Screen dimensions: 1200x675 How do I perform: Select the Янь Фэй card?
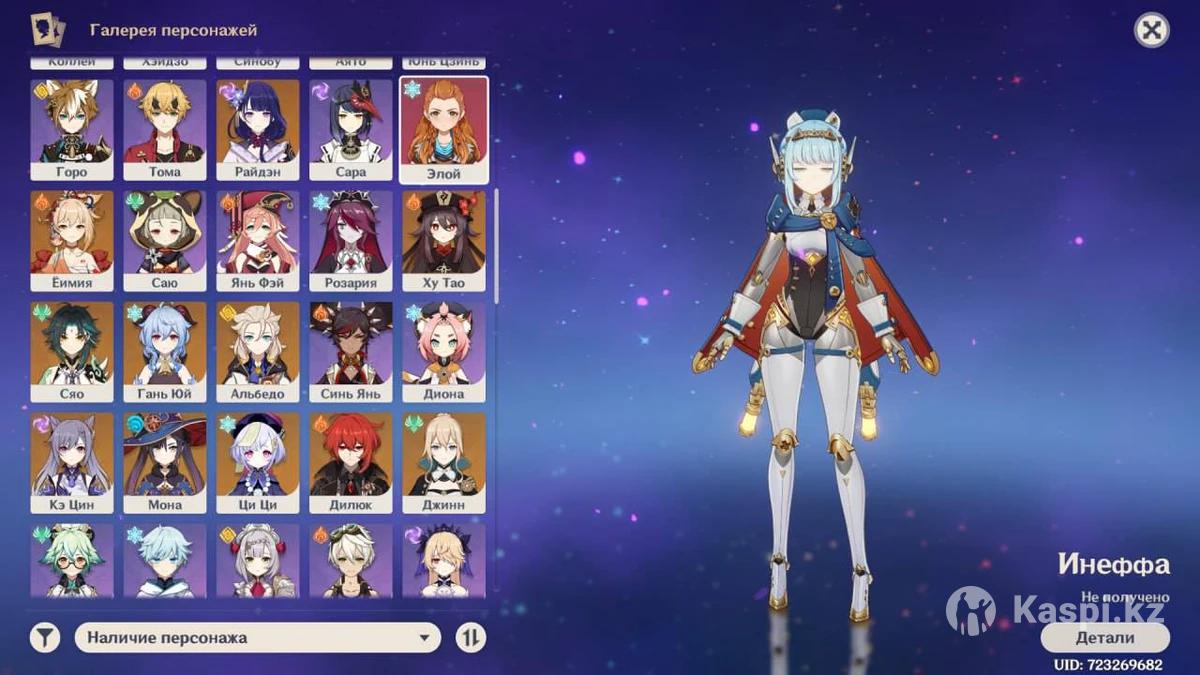click(258, 240)
